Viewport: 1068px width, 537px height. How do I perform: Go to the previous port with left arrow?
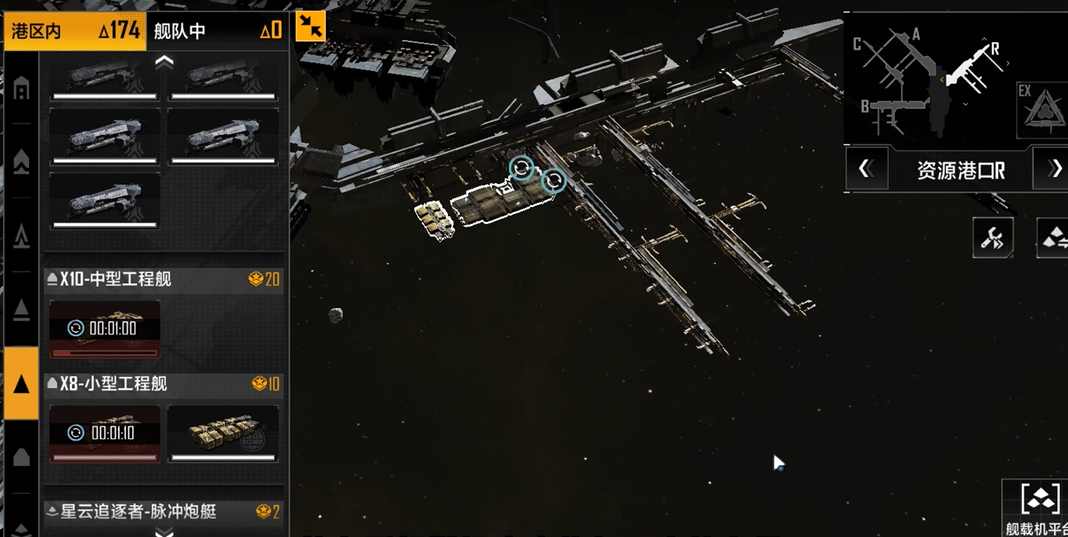coord(866,170)
